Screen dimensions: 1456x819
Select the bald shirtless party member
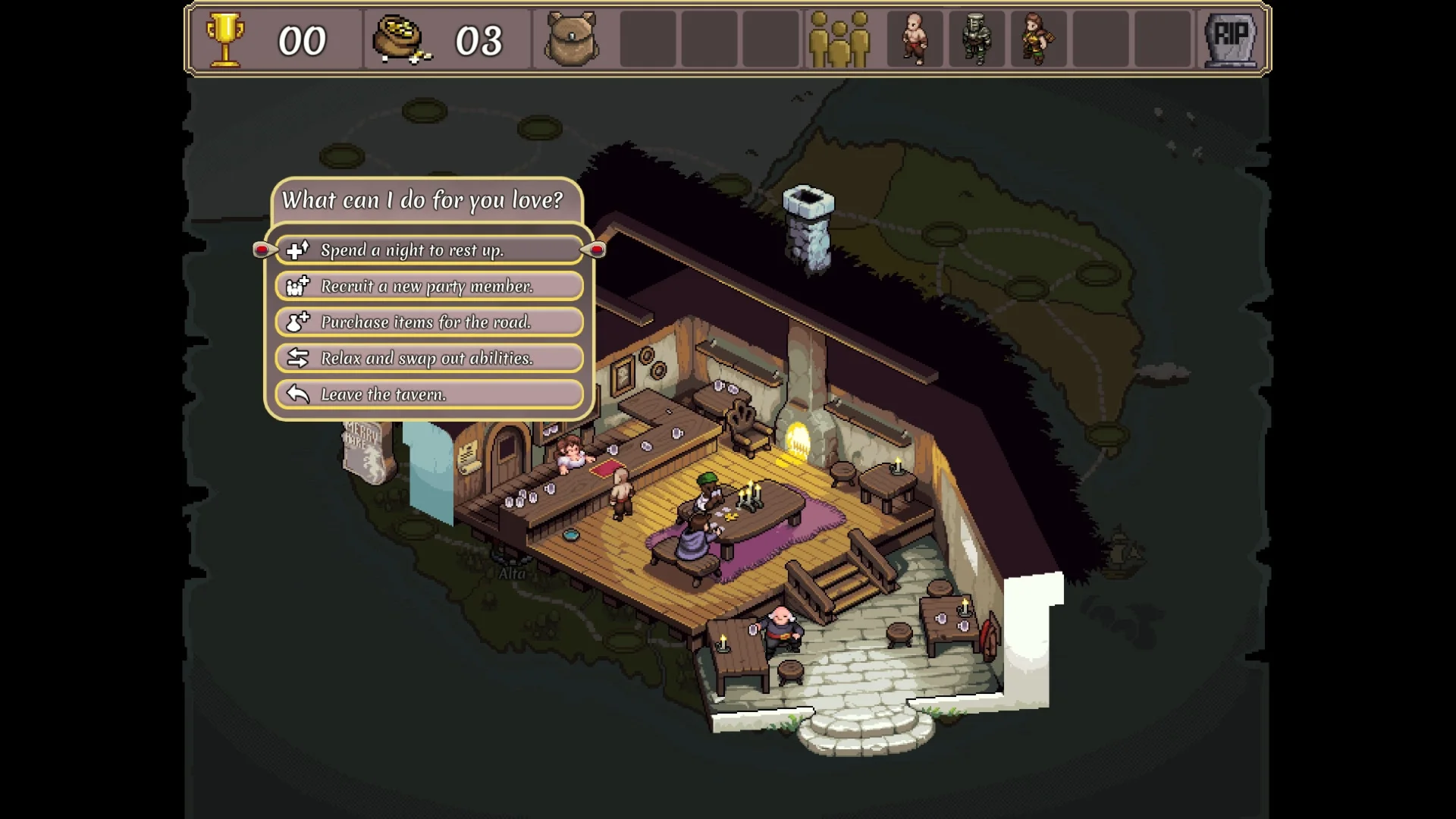(x=915, y=39)
